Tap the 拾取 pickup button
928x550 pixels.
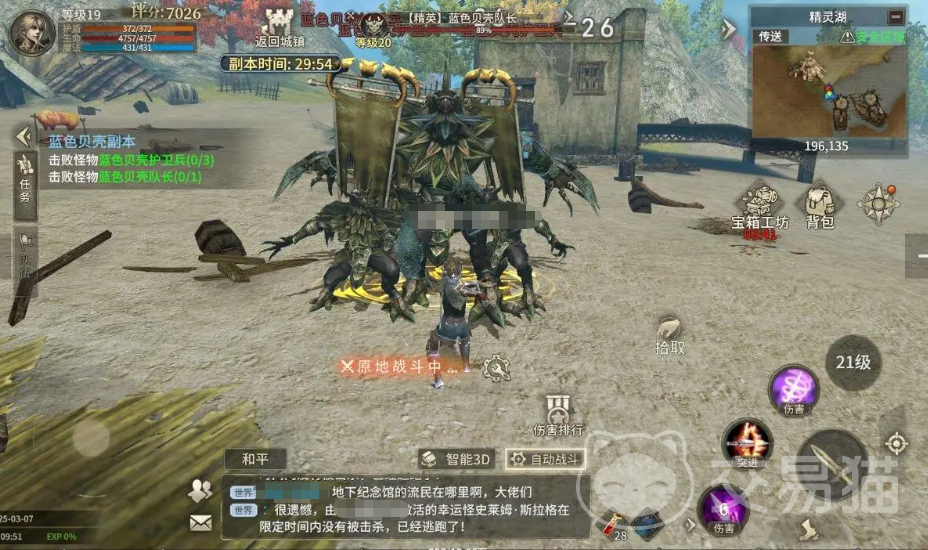click(x=671, y=334)
